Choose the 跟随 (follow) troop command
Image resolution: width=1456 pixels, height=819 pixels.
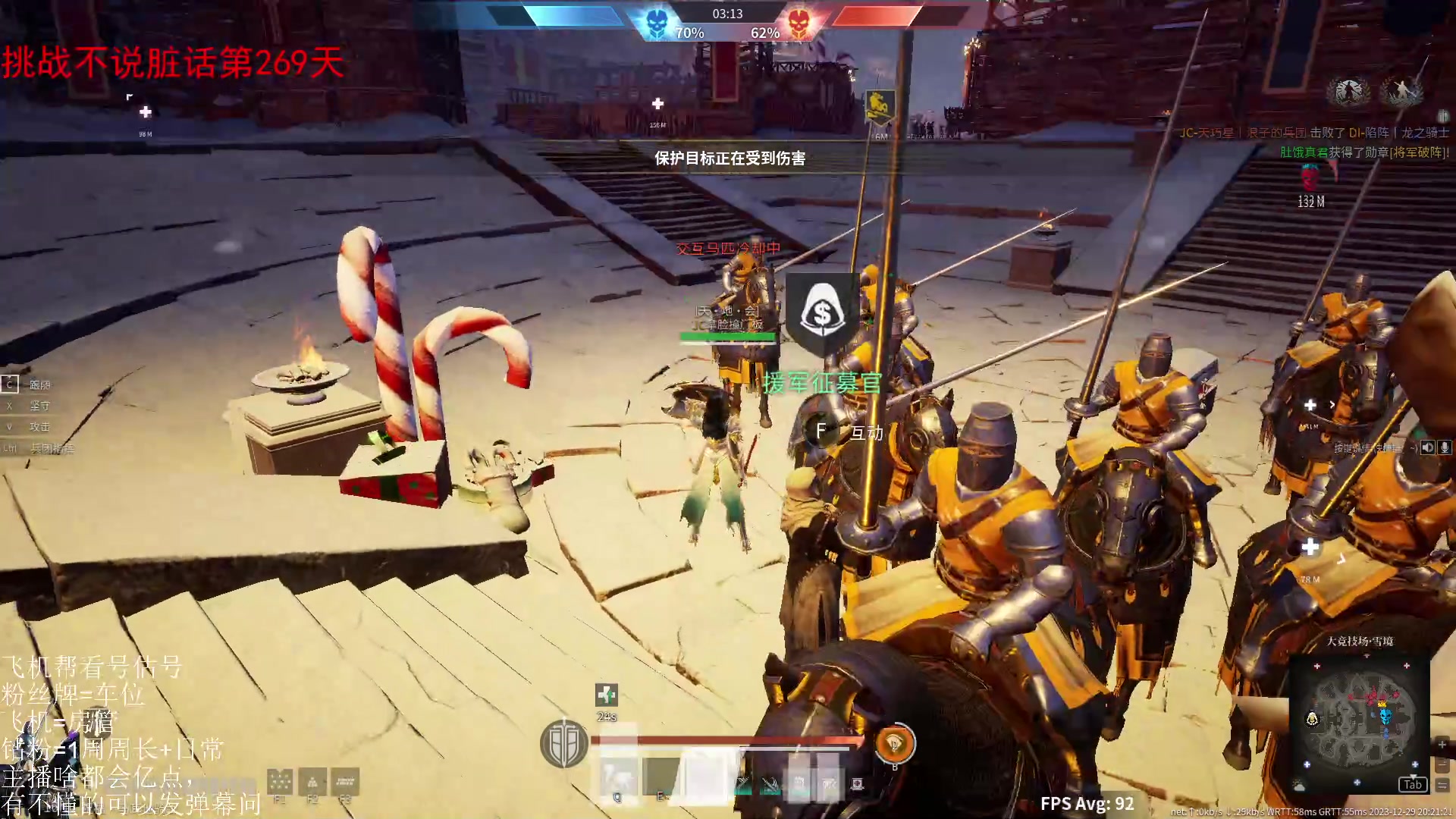pos(39,384)
